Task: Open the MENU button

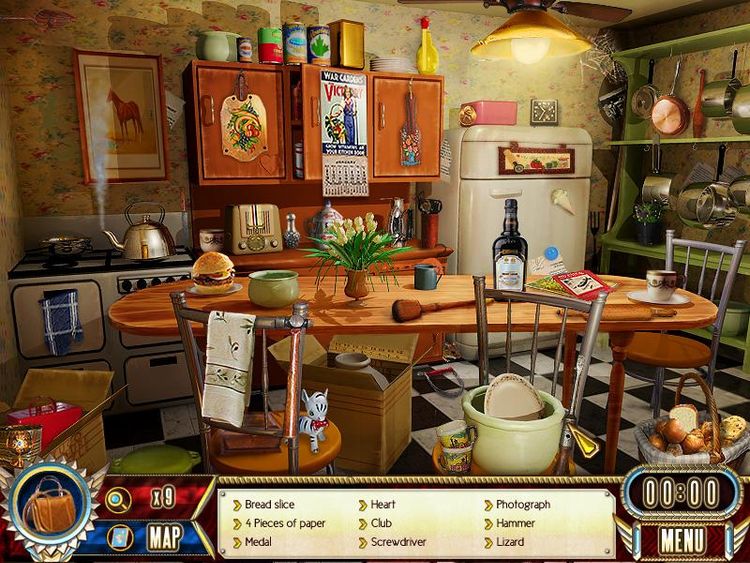Action: tap(683, 540)
